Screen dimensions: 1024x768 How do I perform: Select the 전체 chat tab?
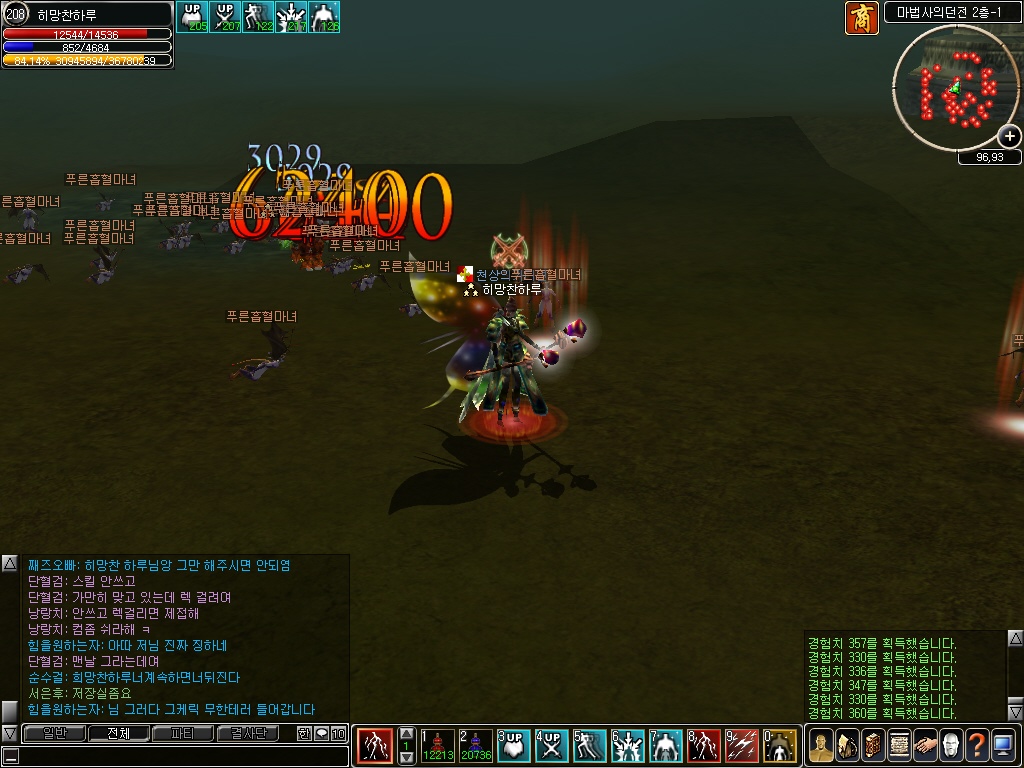tap(118, 733)
